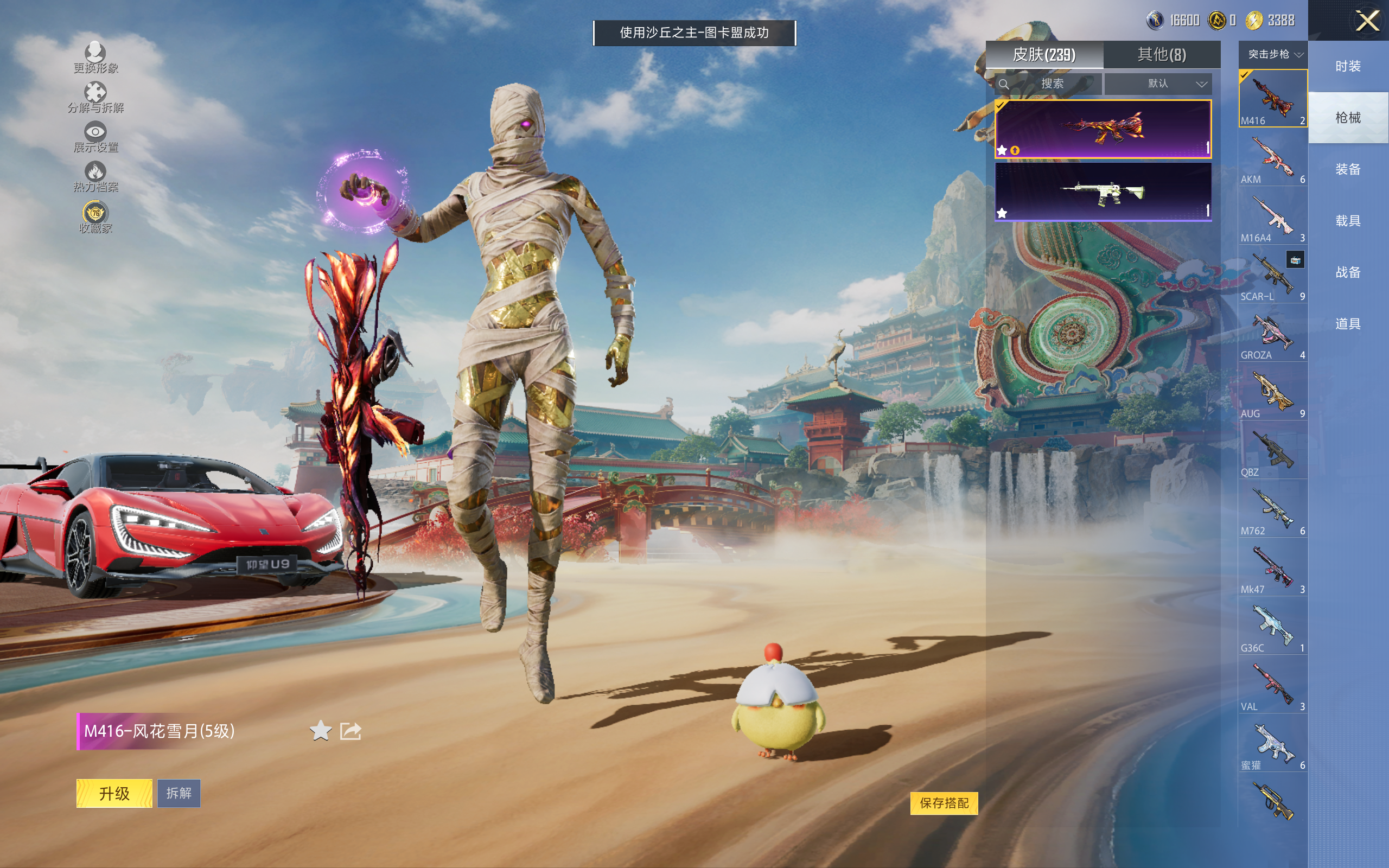Upgrade the skin with 升级 button
Image resolution: width=1389 pixels, height=868 pixels.
tap(114, 793)
